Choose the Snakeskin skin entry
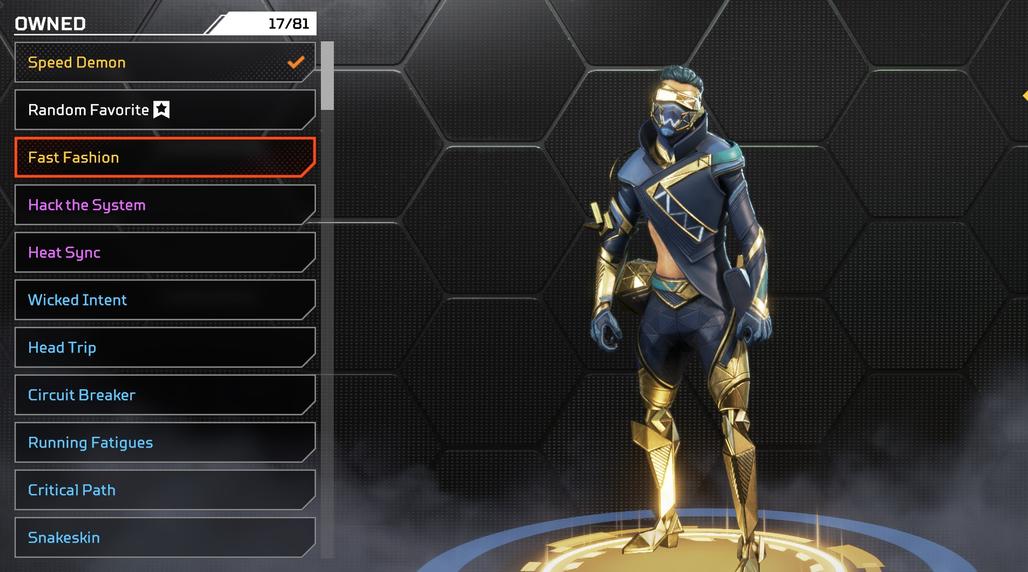This screenshot has width=1028, height=572. 165,537
